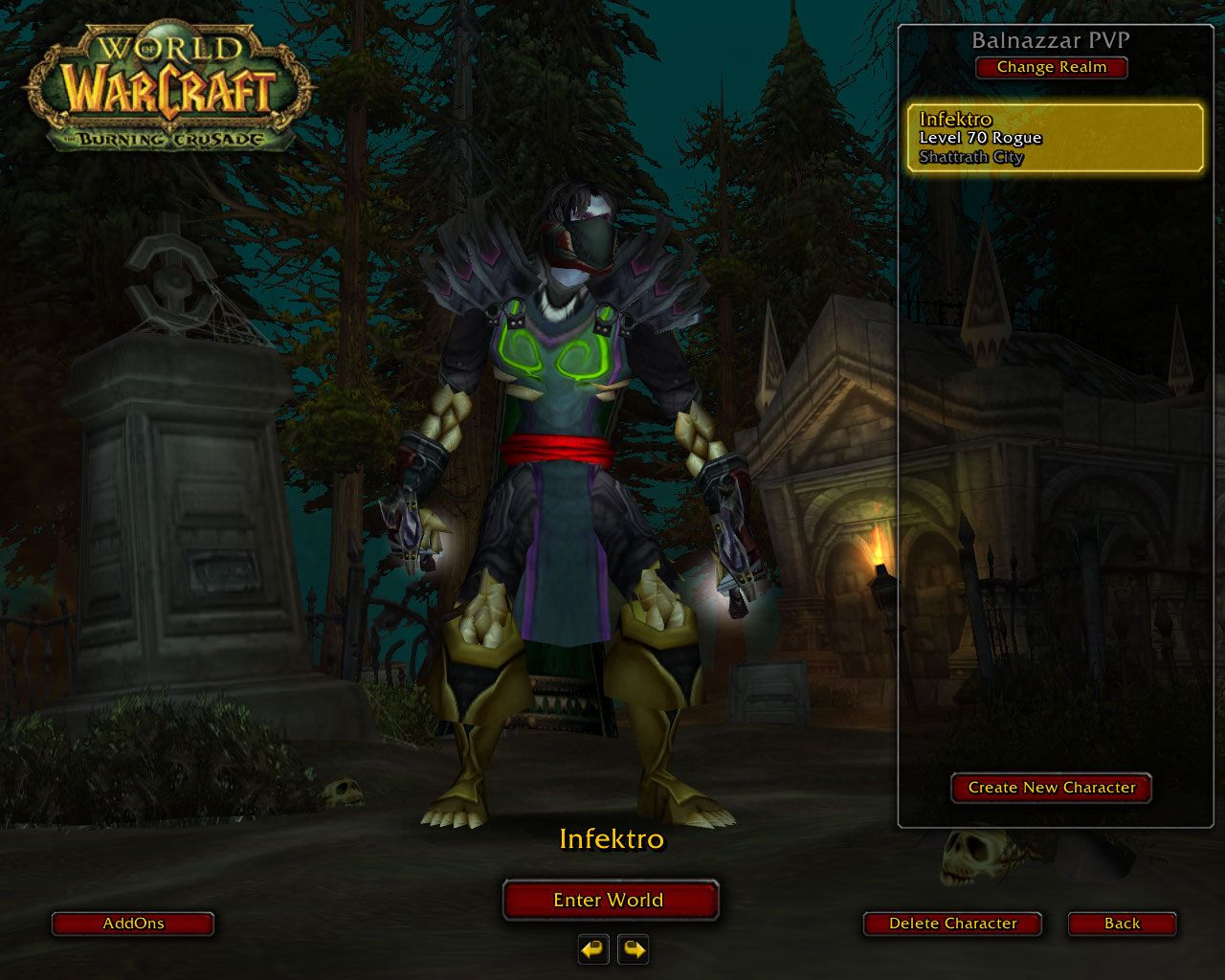Image resolution: width=1225 pixels, height=980 pixels.
Task: Rotate character with the left arrow
Action: point(593,949)
